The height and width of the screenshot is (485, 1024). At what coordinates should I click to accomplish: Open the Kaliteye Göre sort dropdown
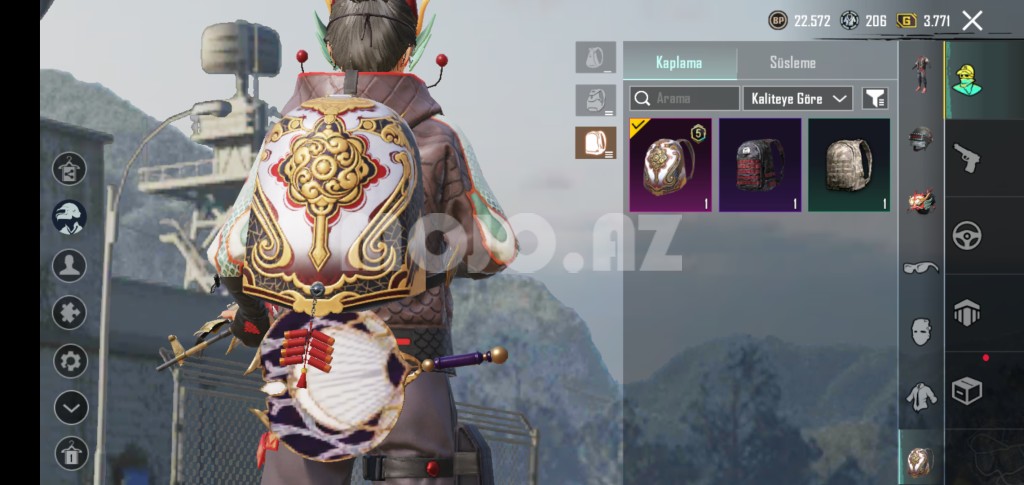click(798, 98)
